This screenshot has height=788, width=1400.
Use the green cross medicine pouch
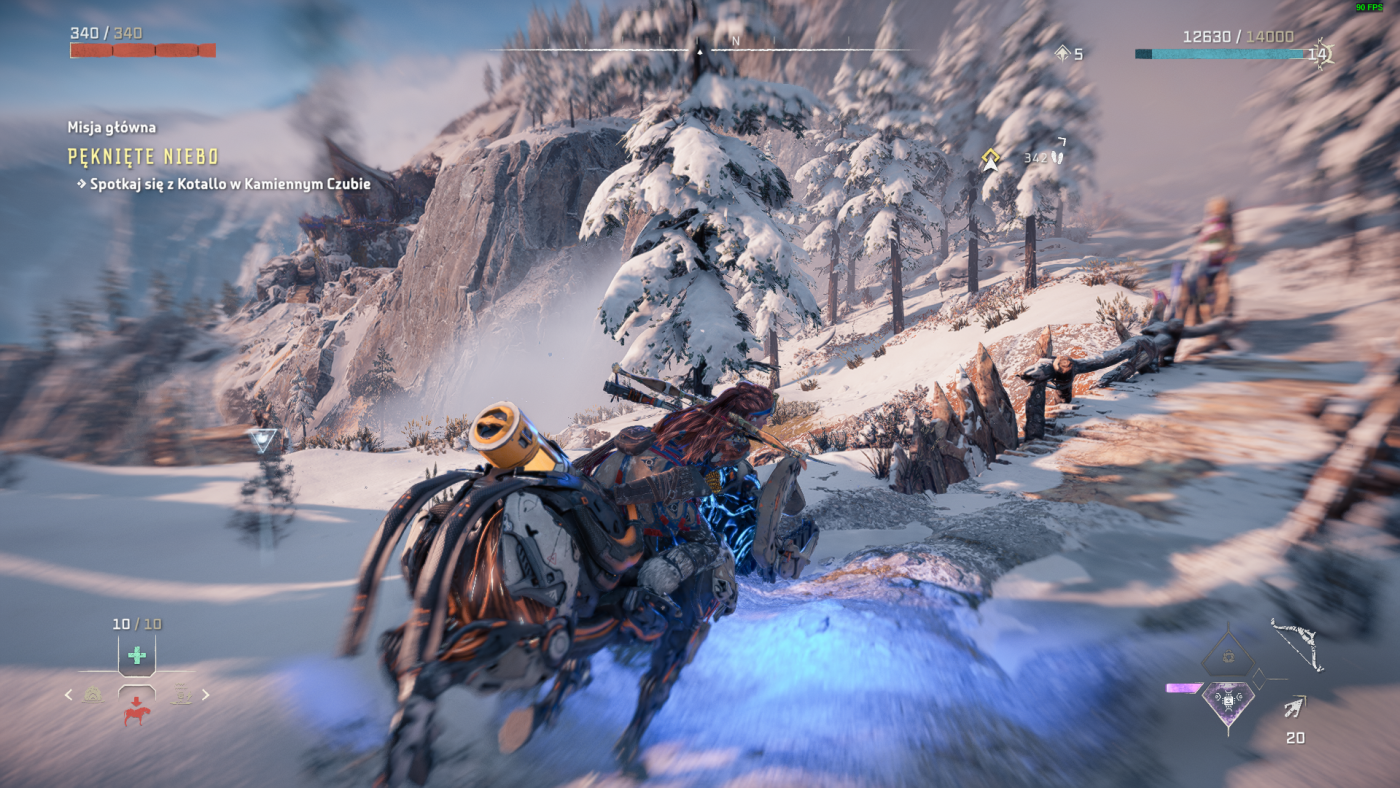(x=137, y=656)
